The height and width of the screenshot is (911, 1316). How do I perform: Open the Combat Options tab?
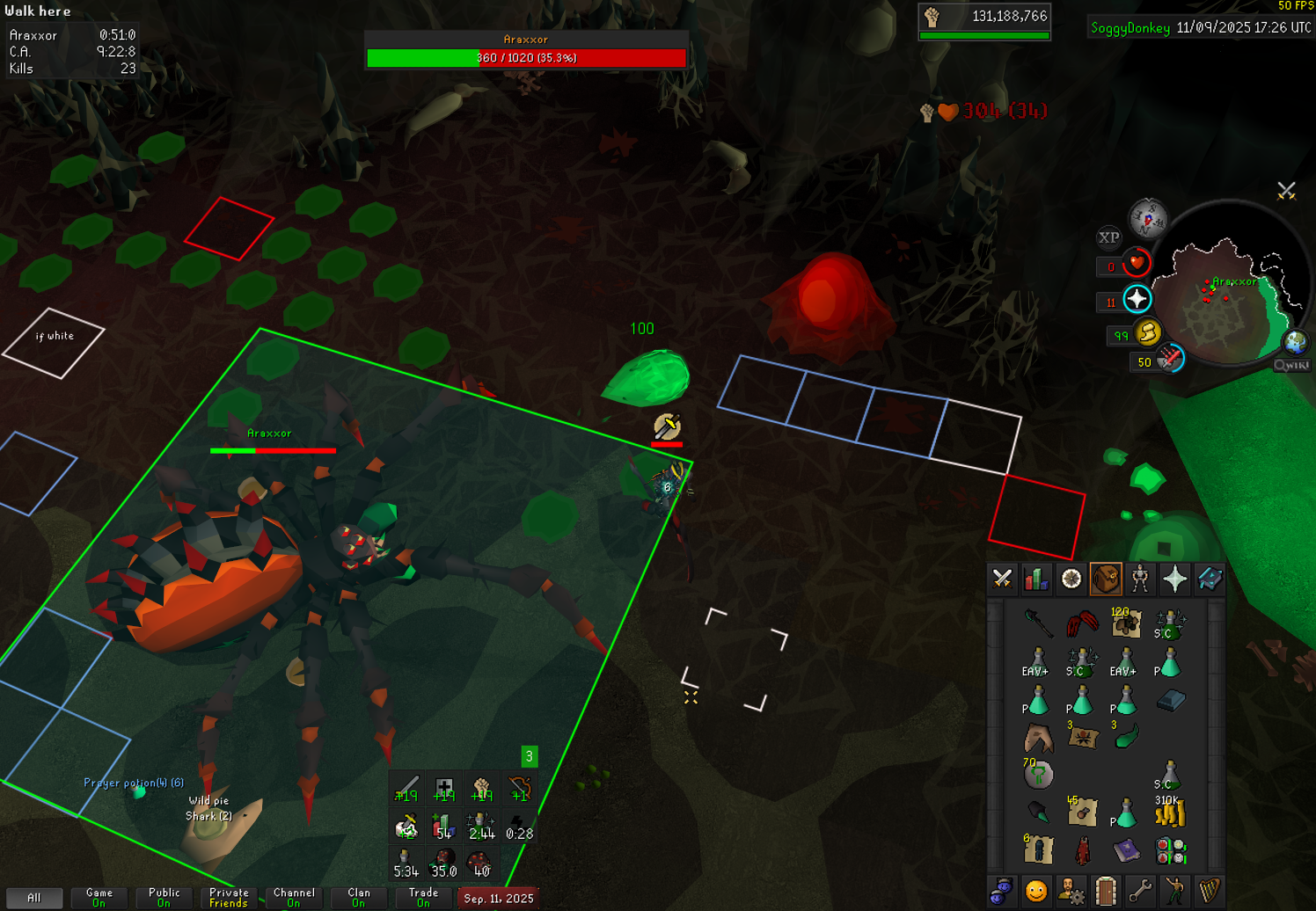point(1002,579)
